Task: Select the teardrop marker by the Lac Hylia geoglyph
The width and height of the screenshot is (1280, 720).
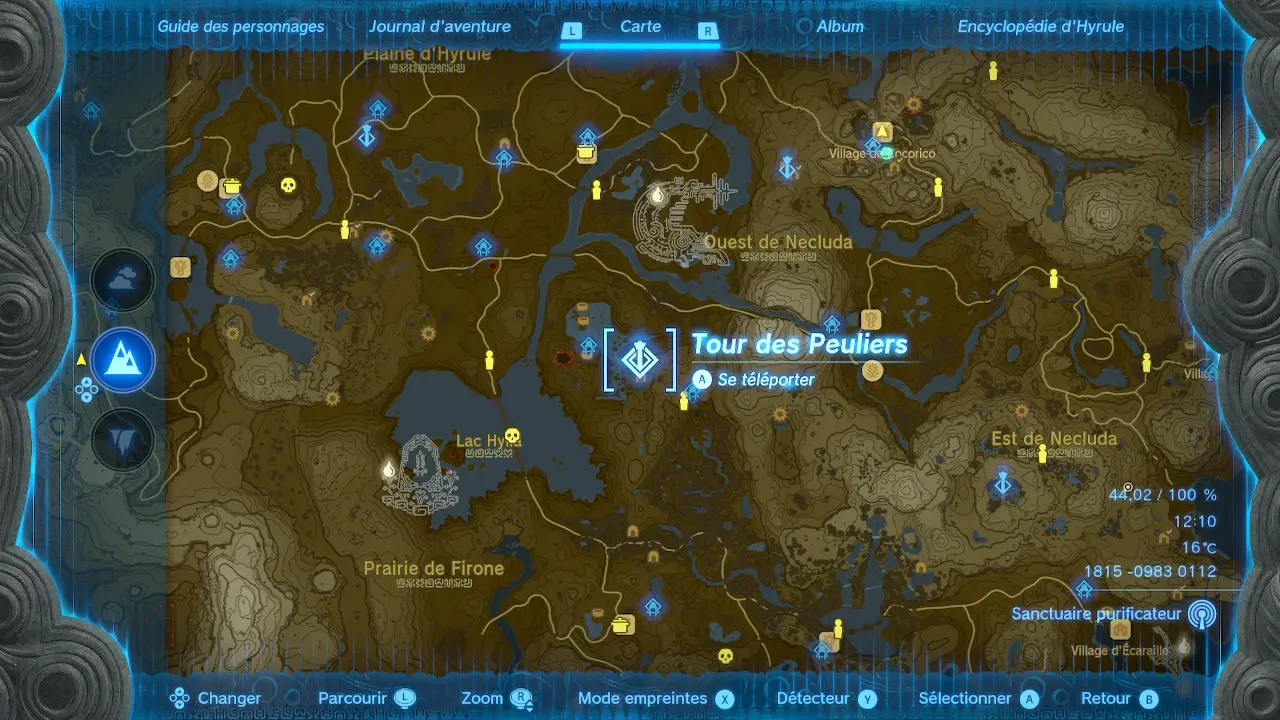Action: [388, 469]
